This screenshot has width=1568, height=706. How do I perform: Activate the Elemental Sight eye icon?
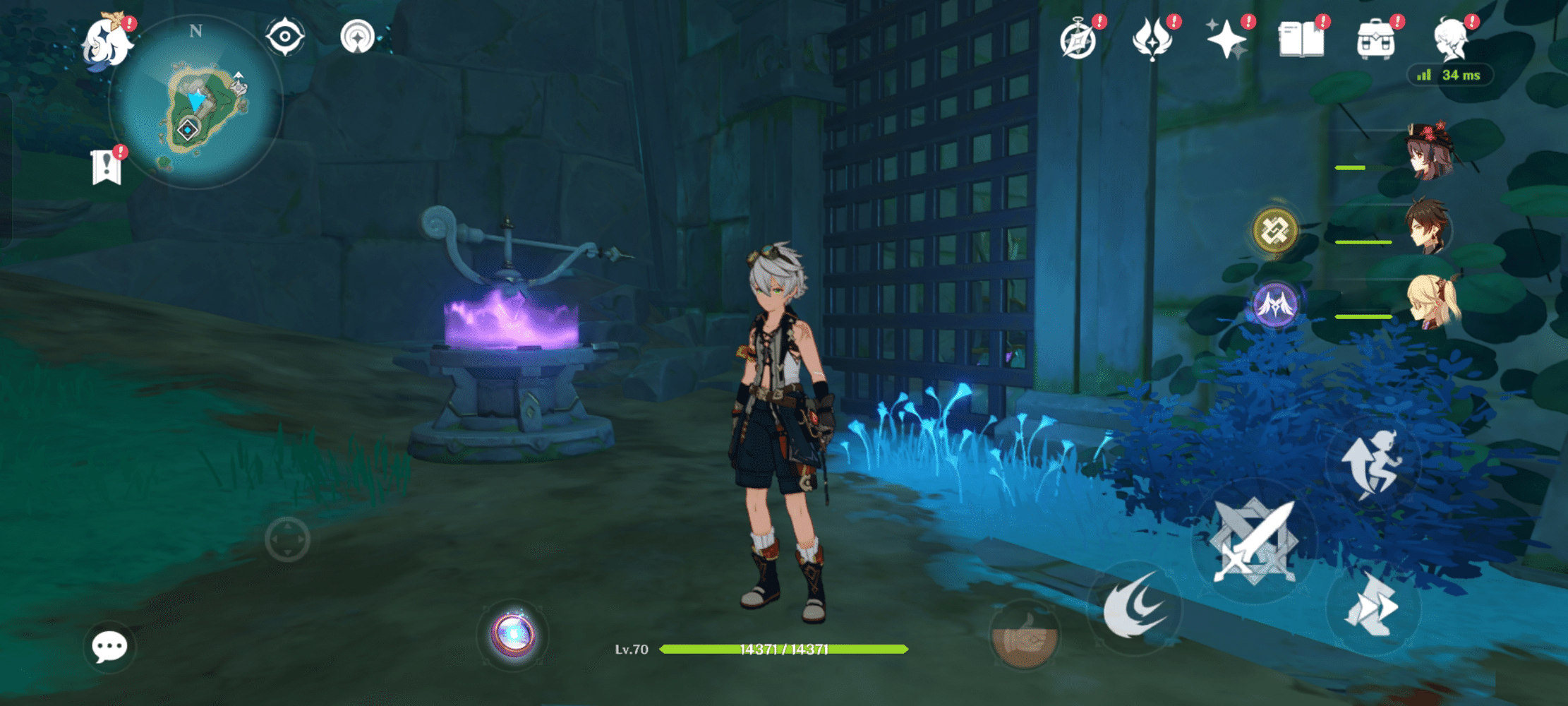point(285,35)
